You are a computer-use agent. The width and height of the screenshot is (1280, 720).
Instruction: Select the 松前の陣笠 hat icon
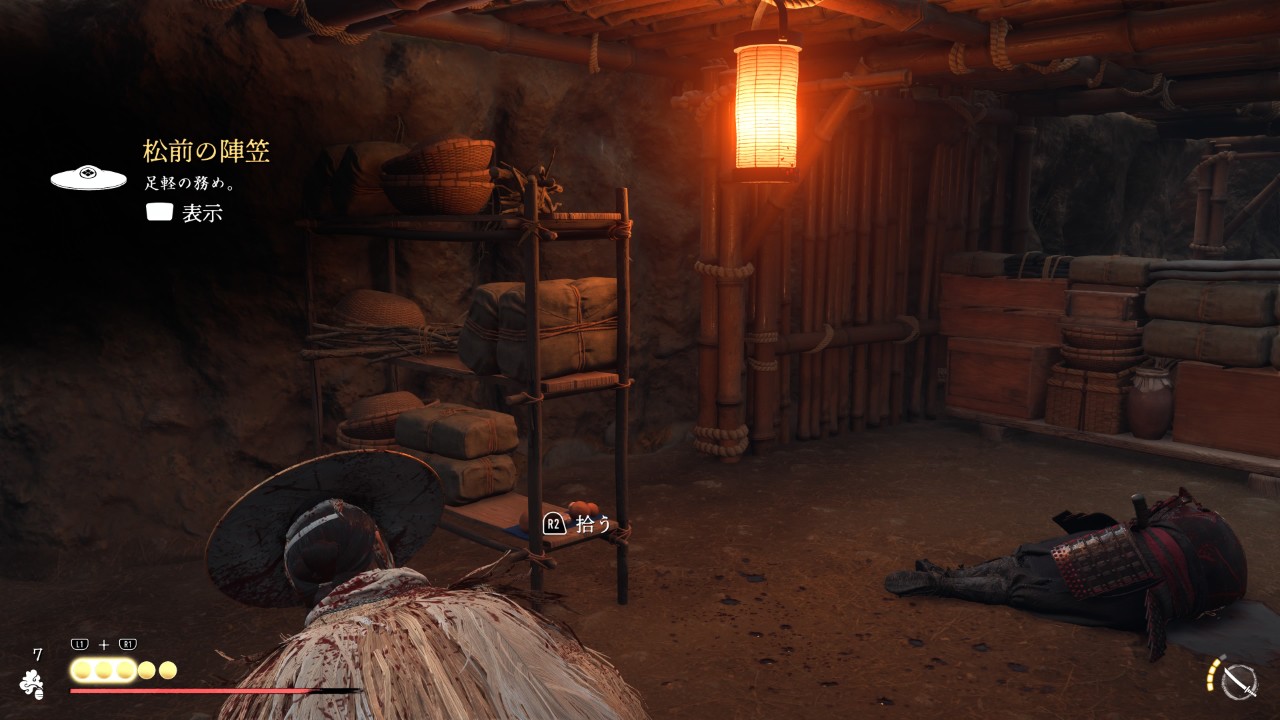click(88, 177)
